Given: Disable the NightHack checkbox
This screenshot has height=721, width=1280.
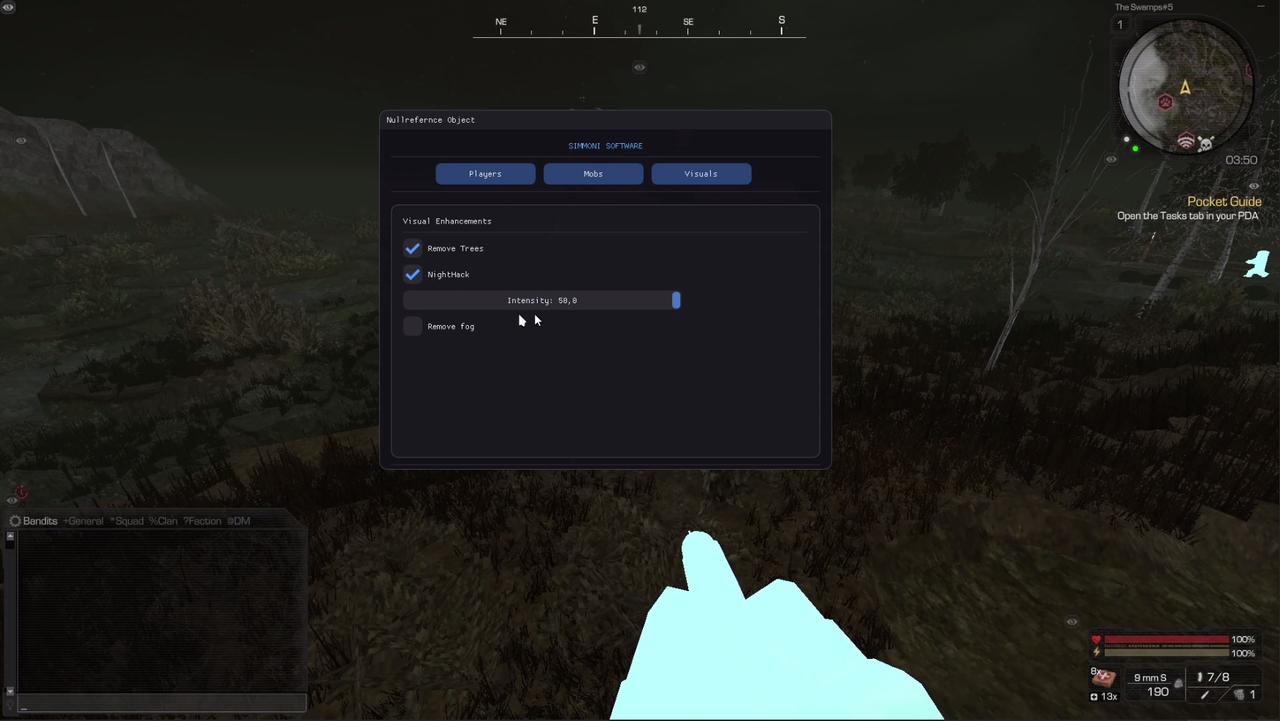Looking at the screenshot, I should 412,274.
